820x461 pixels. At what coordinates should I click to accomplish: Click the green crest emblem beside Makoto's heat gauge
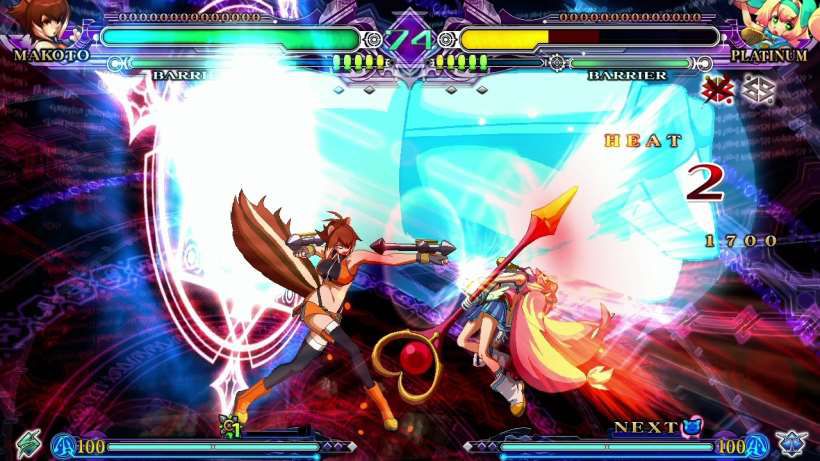coord(27,442)
